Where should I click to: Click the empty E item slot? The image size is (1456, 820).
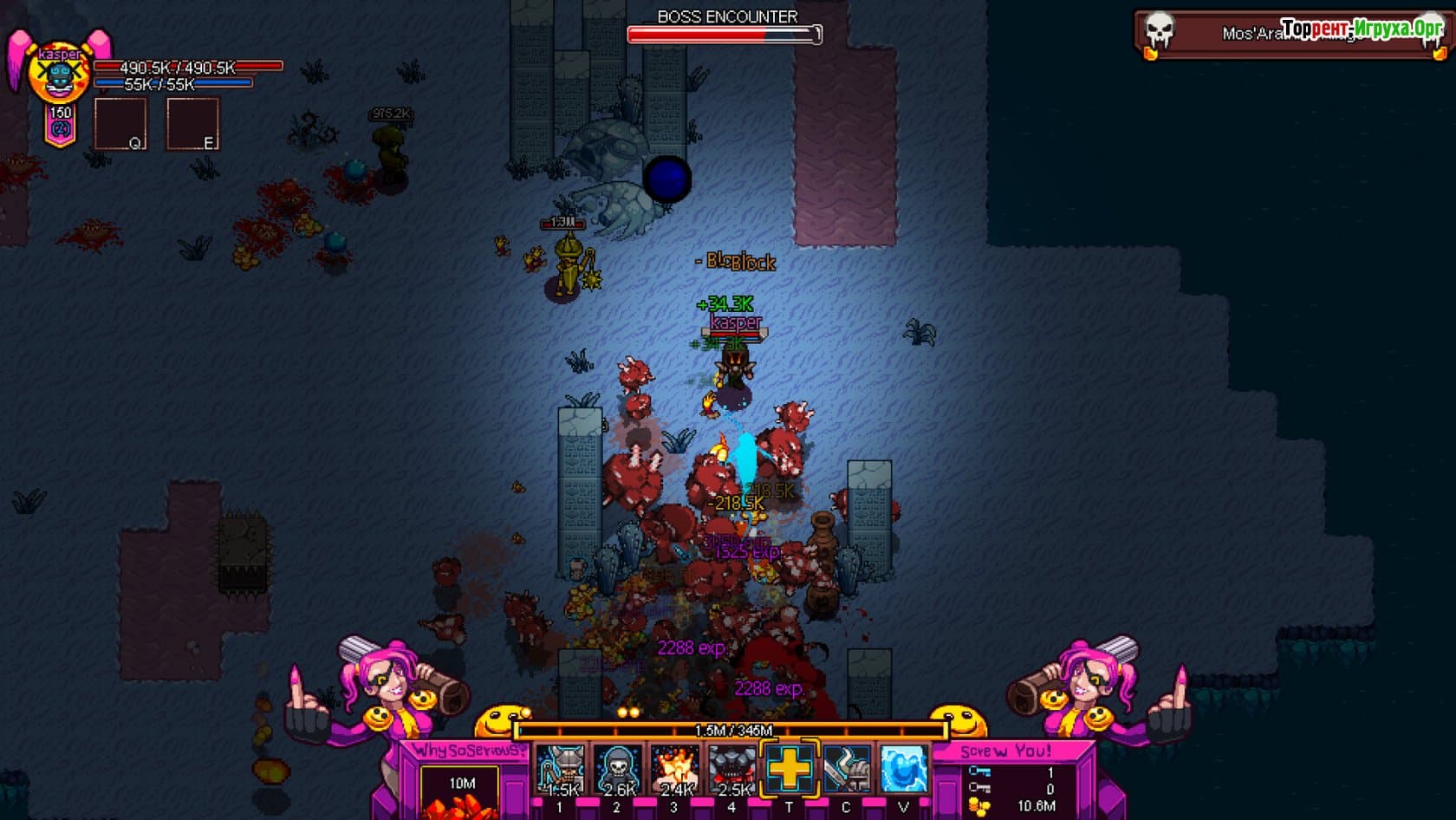[192, 124]
